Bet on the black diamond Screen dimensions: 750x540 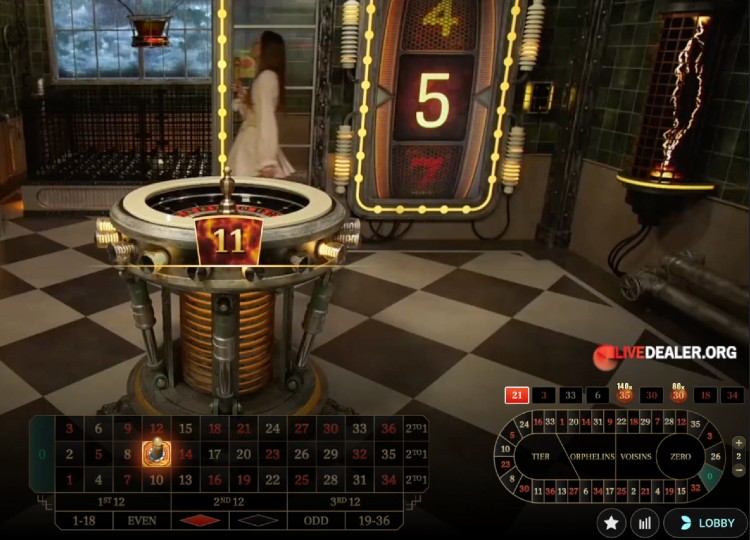pyautogui.click(x=258, y=520)
